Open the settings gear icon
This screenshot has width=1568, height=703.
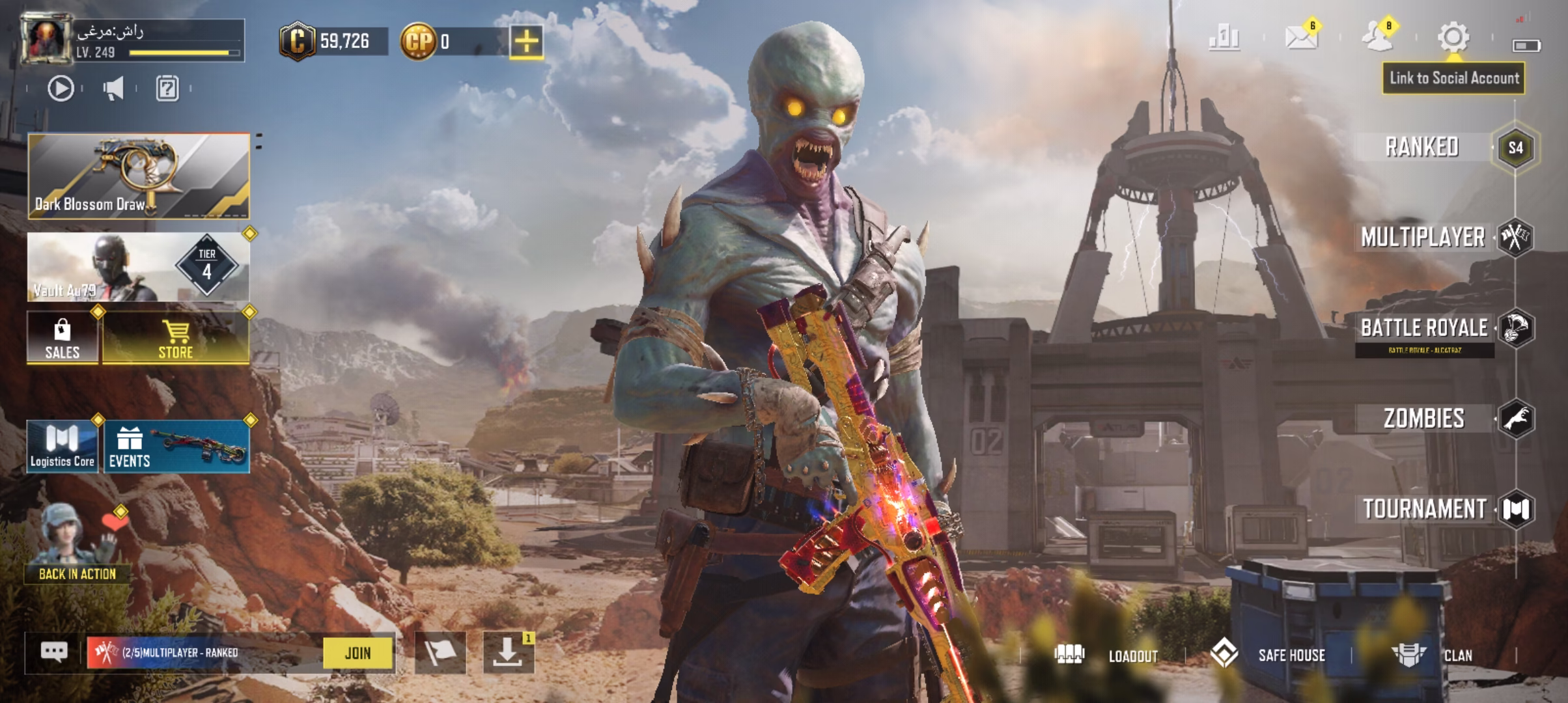click(x=1453, y=37)
